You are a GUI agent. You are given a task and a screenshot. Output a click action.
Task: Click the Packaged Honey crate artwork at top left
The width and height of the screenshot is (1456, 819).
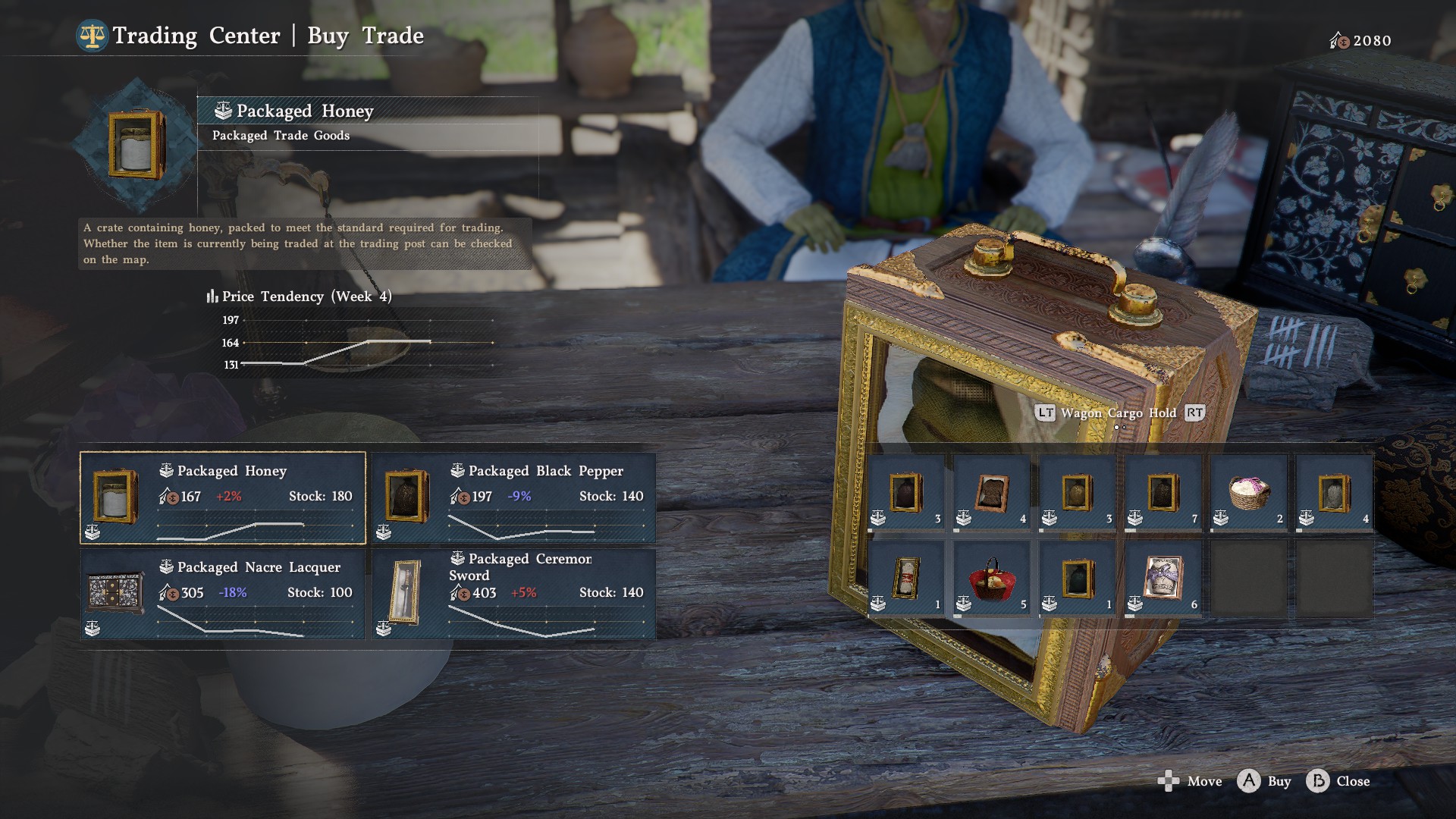click(135, 146)
